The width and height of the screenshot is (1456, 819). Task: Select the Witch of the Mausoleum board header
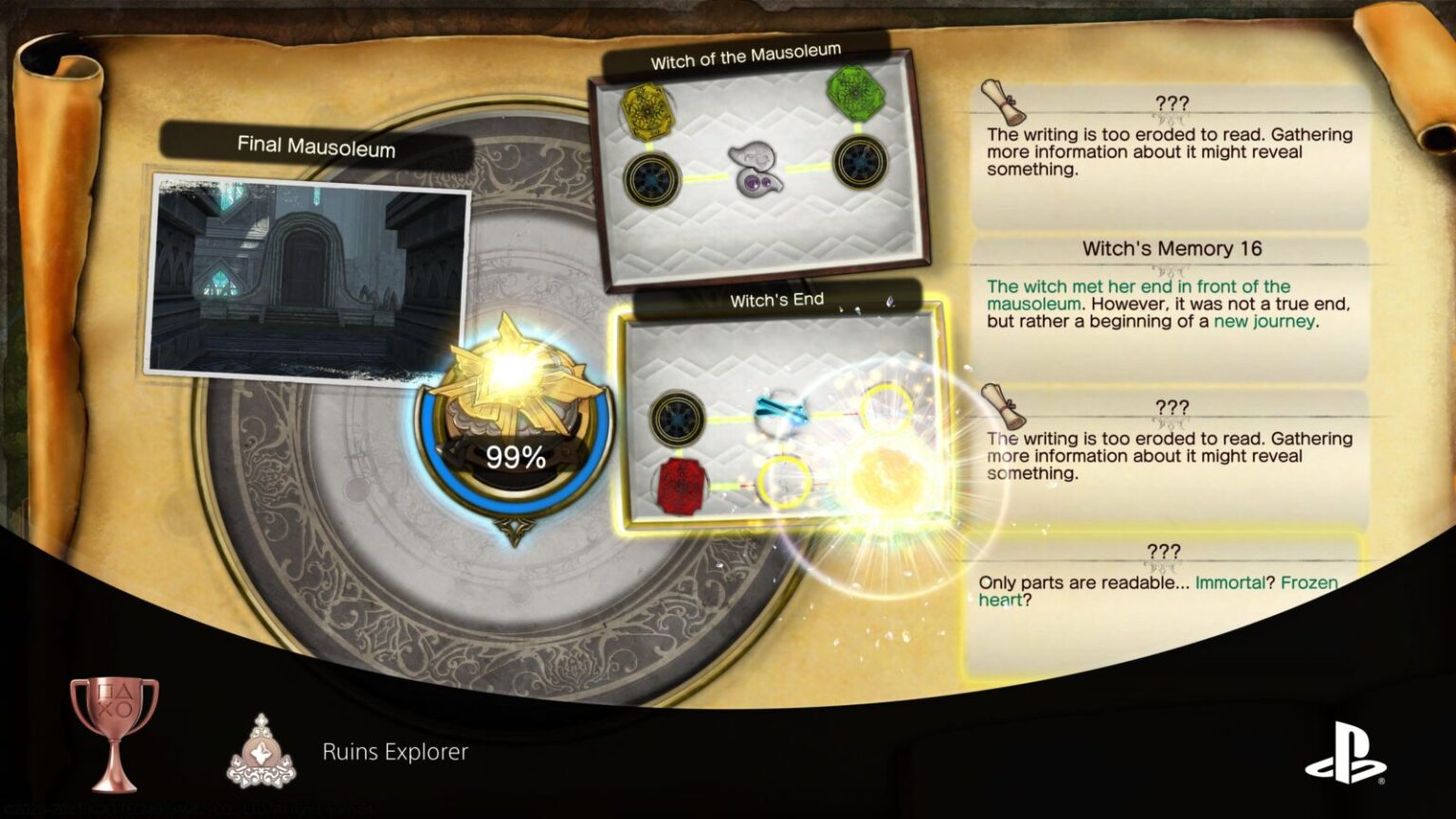click(x=749, y=57)
